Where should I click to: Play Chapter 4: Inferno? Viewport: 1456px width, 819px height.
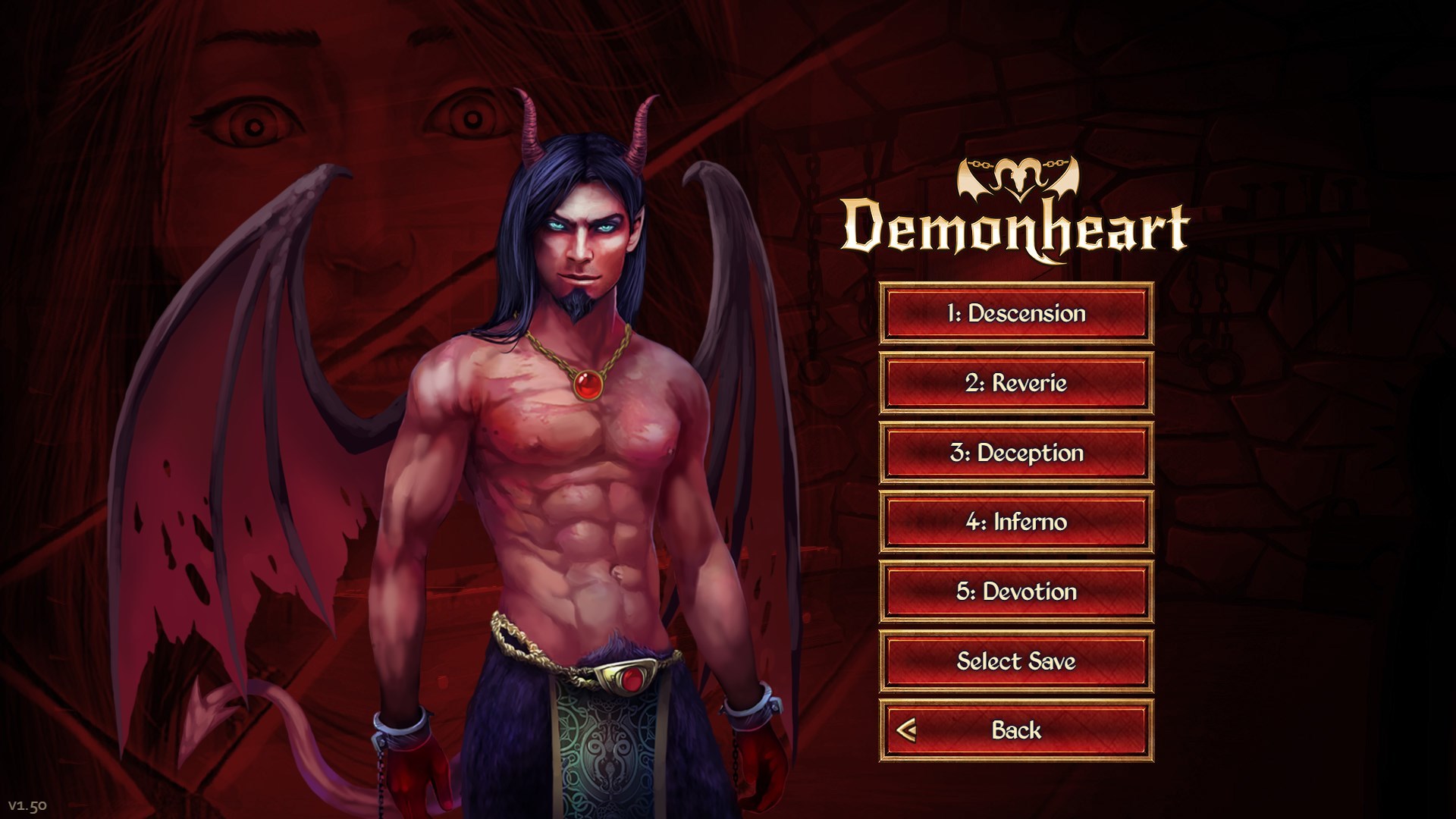(1016, 522)
